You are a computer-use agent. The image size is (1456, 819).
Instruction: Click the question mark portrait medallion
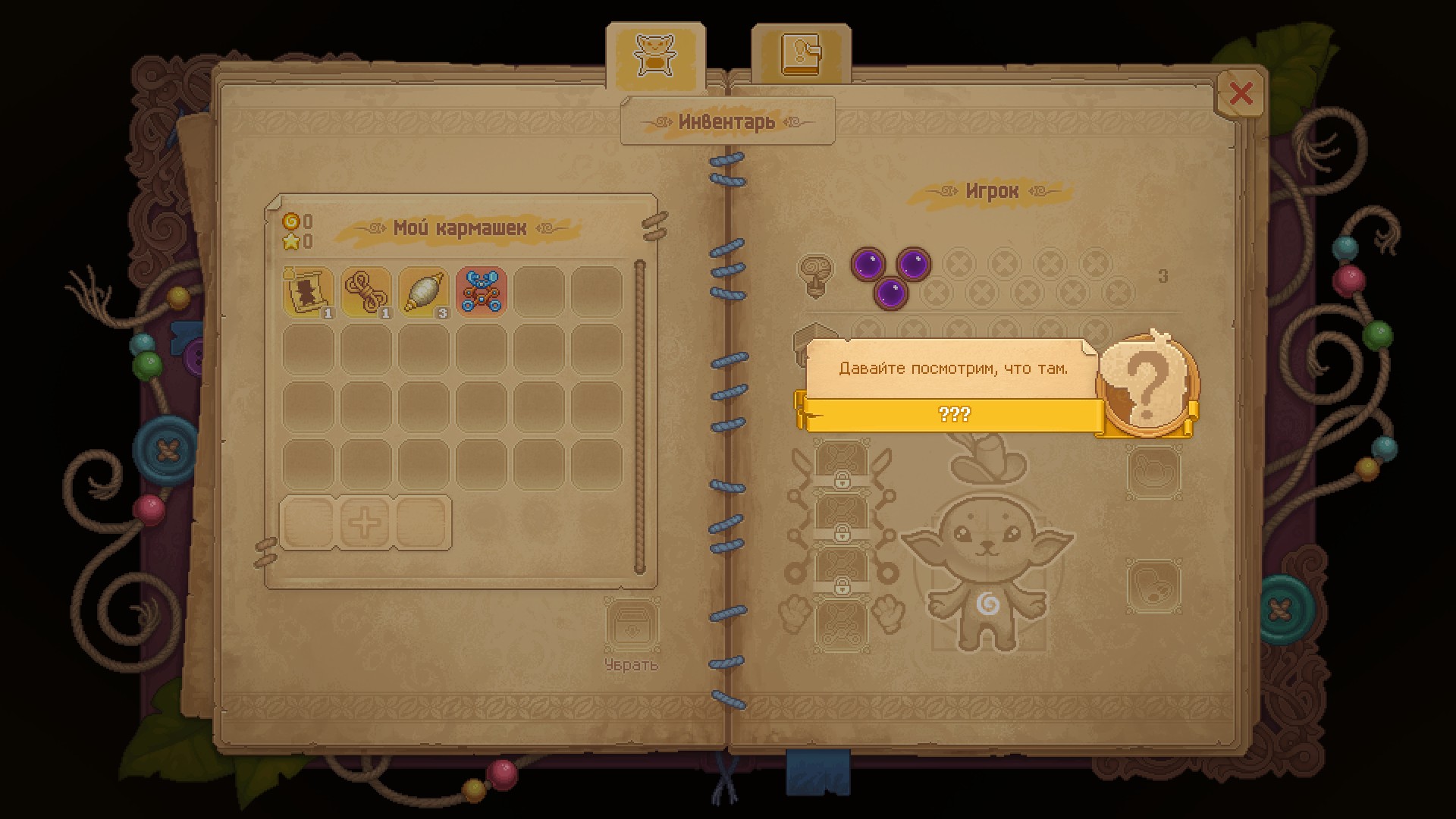(1147, 386)
